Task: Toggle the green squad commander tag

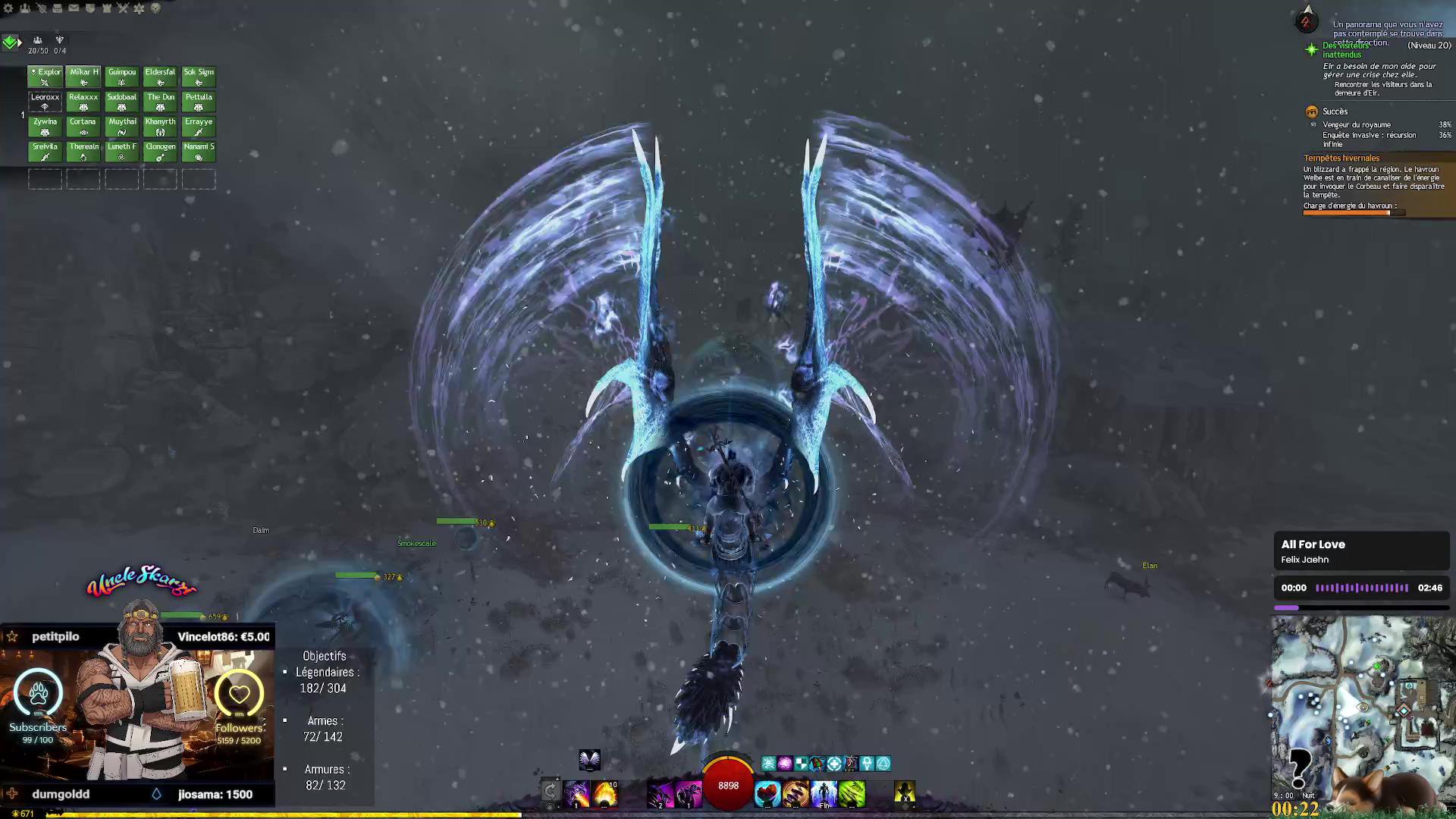Action: [11, 42]
